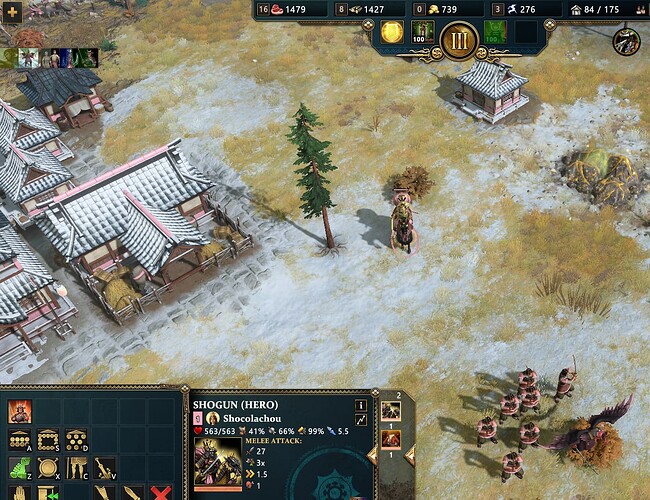Choose the spread formation icon labeled D
Image resolution: width=650 pixels, height=500 pixels.
point(75,440)
